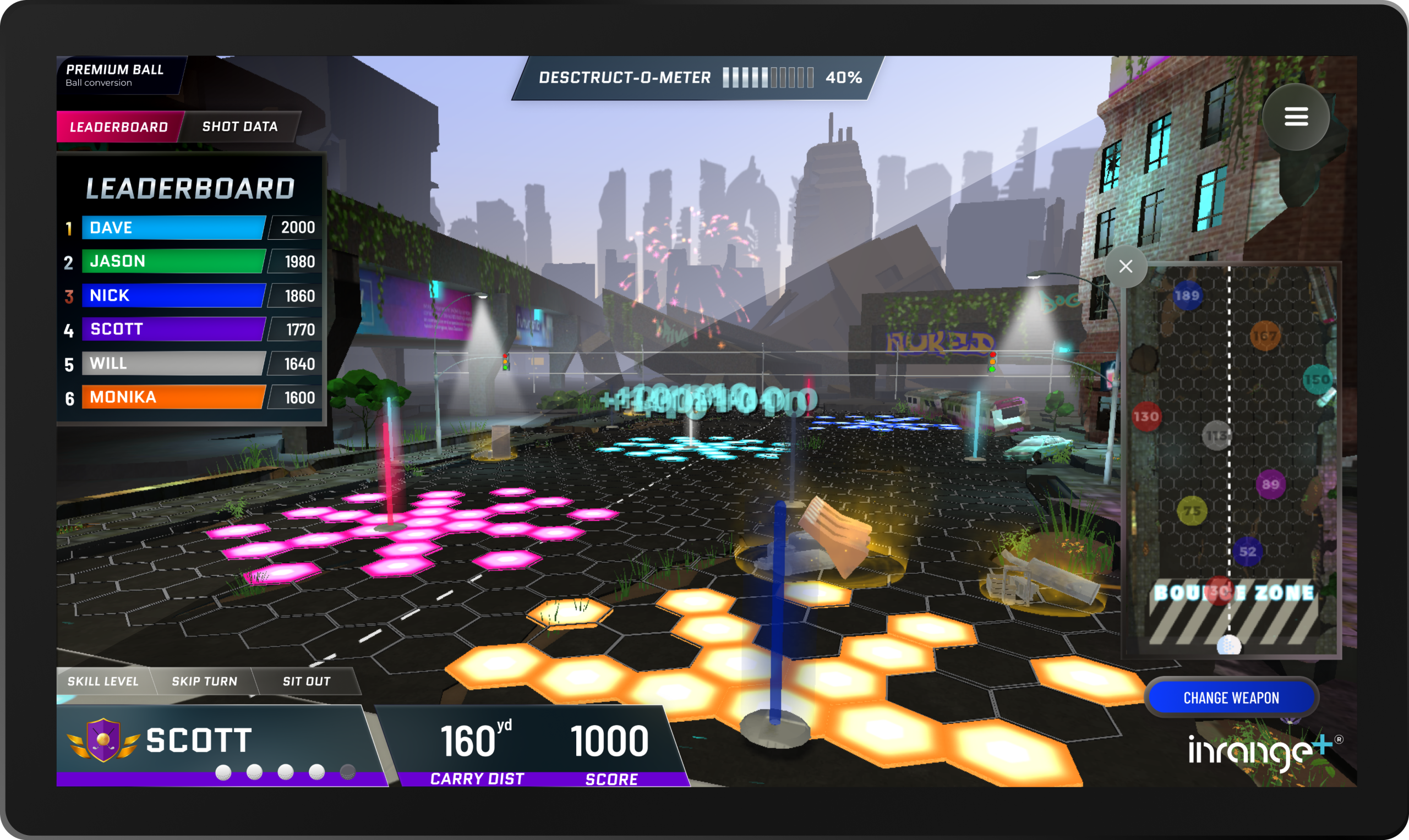1409x840 pixels.
Task: Click the orange 167 minimap marker
Action: pyautogui.click(x=1265, y=336)
